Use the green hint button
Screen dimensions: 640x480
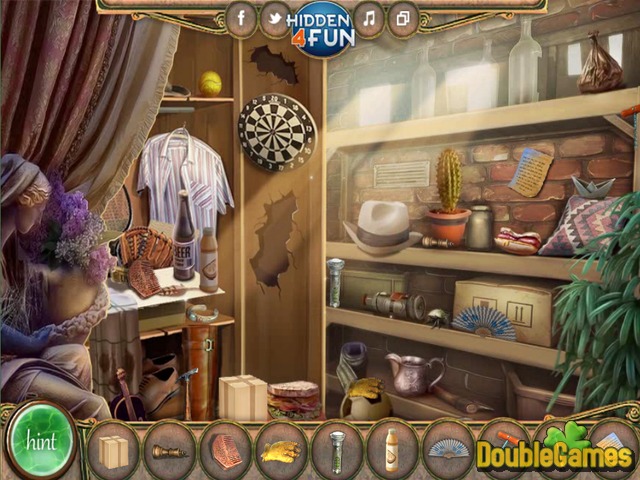point(42,440)
